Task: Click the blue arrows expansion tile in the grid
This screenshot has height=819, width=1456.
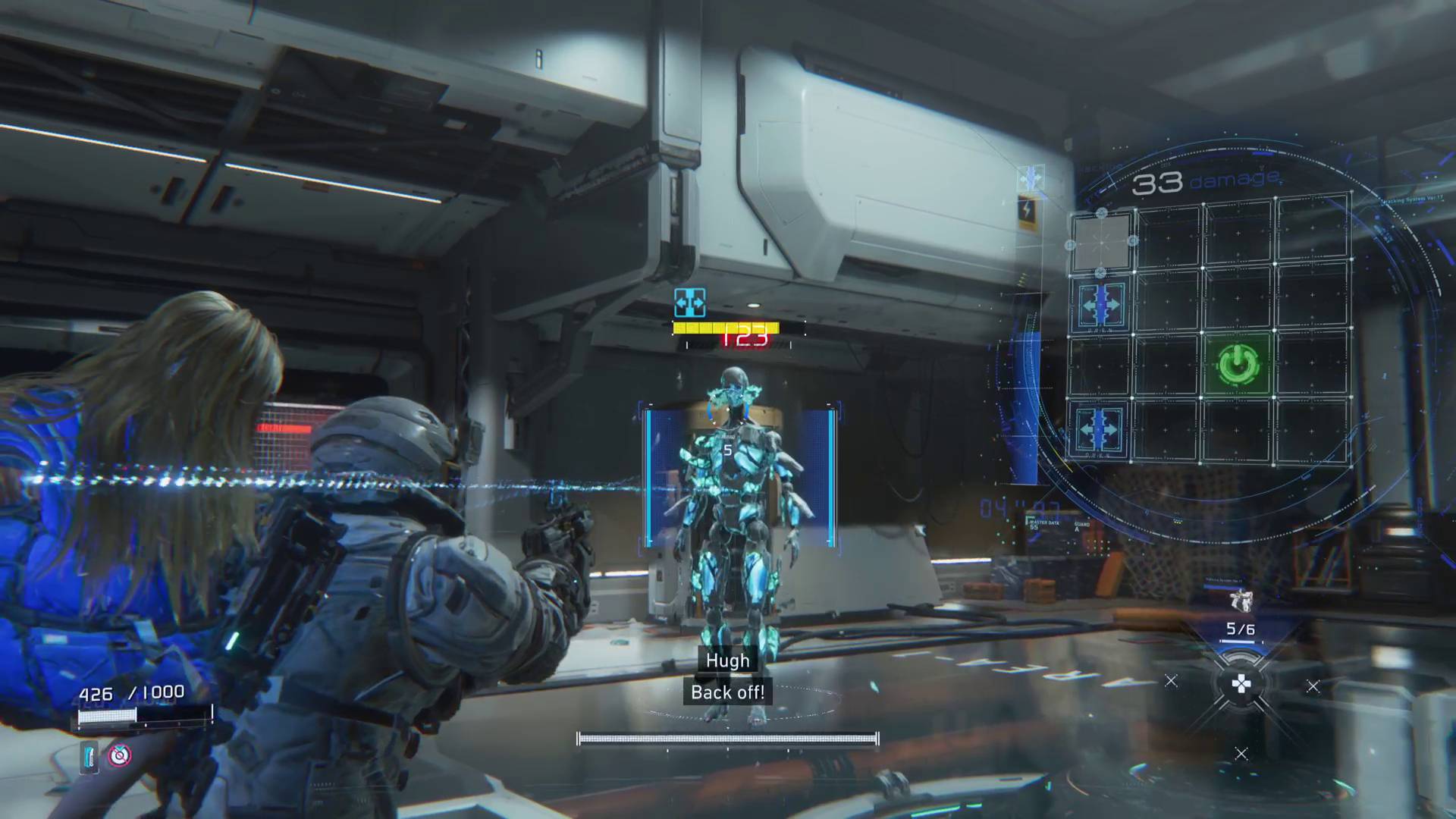Action: pyautogui.click(x=1100, y=304)
